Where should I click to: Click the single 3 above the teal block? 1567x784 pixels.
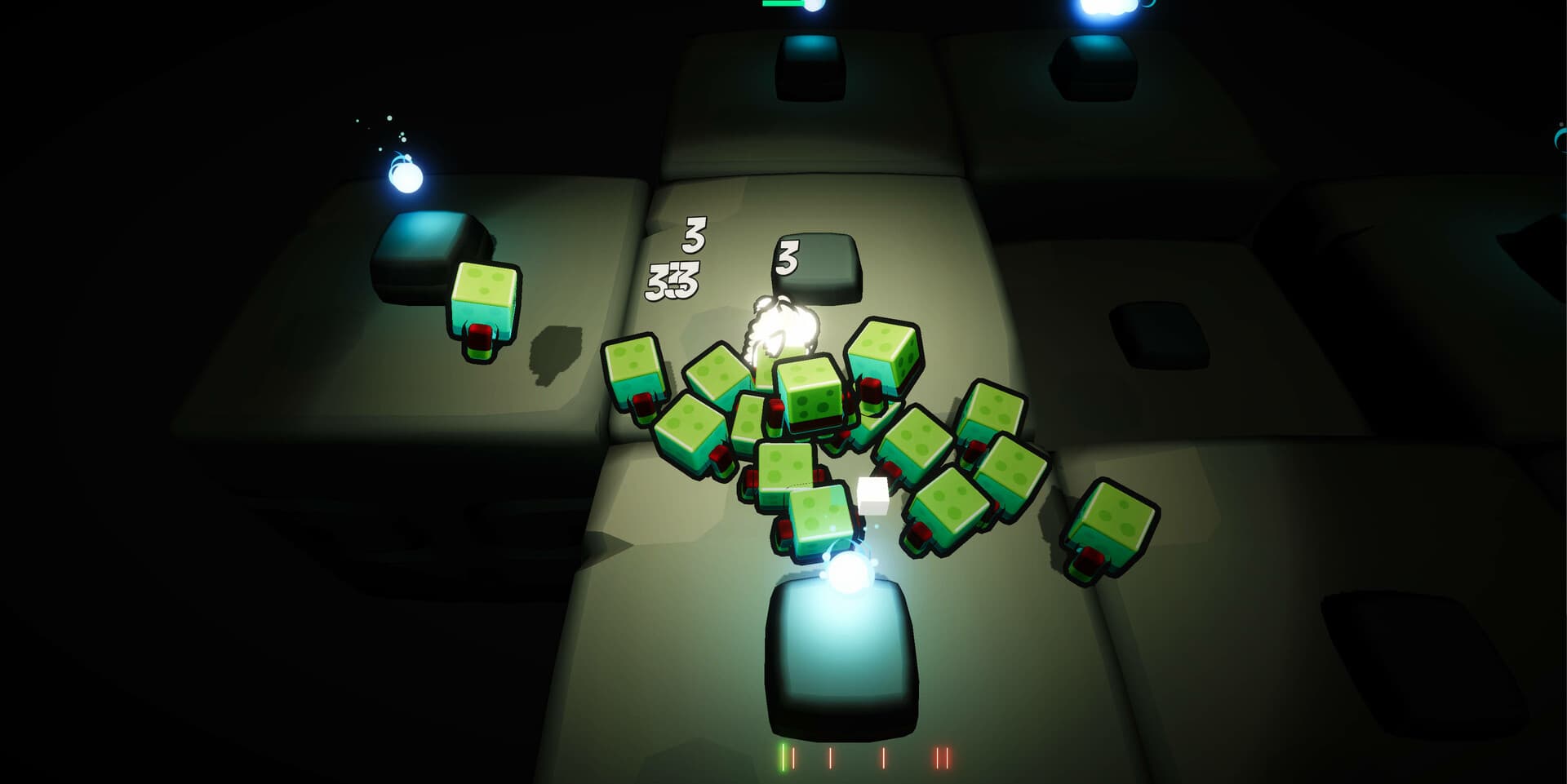coord(786,257)
